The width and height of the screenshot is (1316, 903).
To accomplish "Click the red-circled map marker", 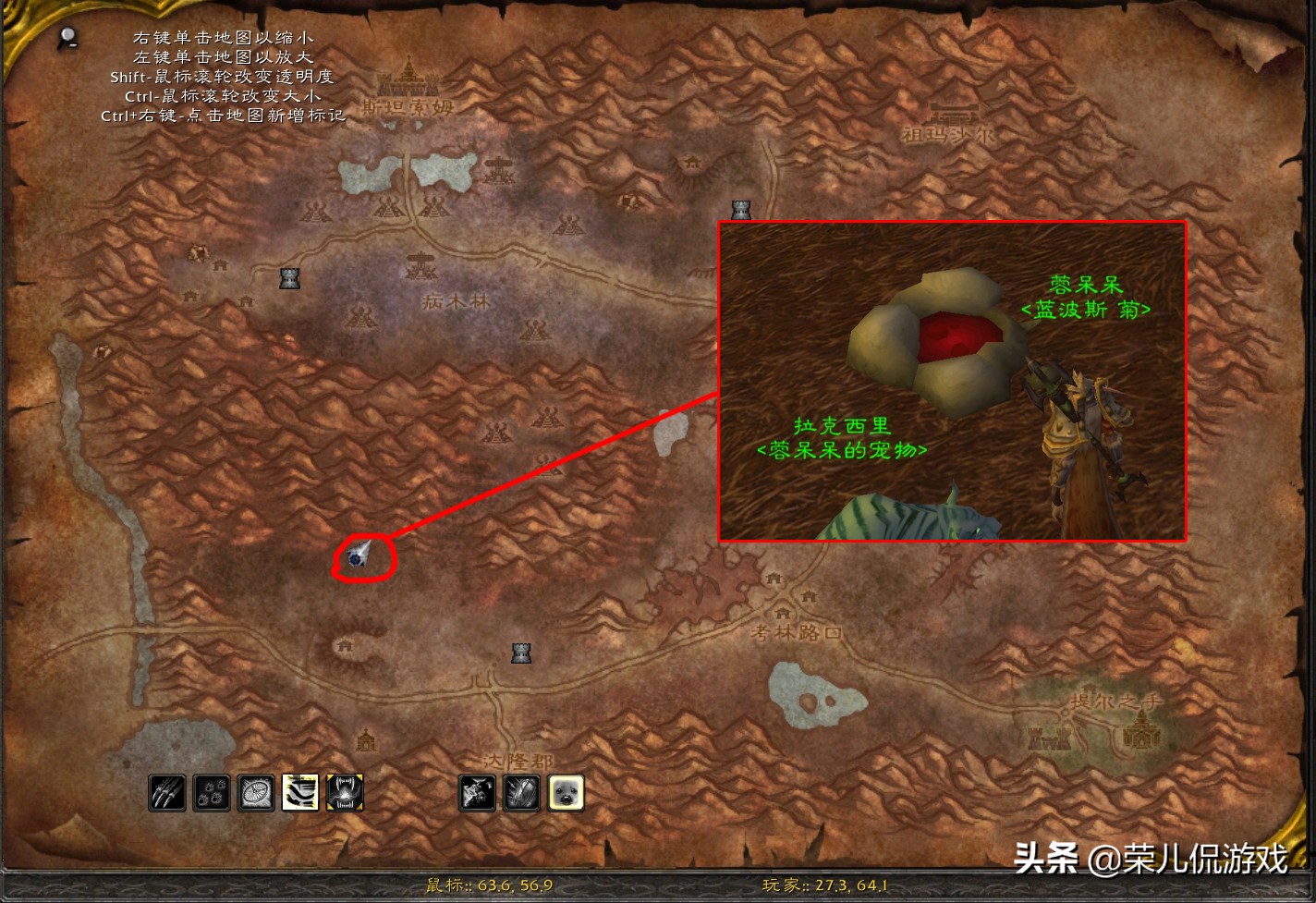I will pyautogui.click(x=359, y=556).
